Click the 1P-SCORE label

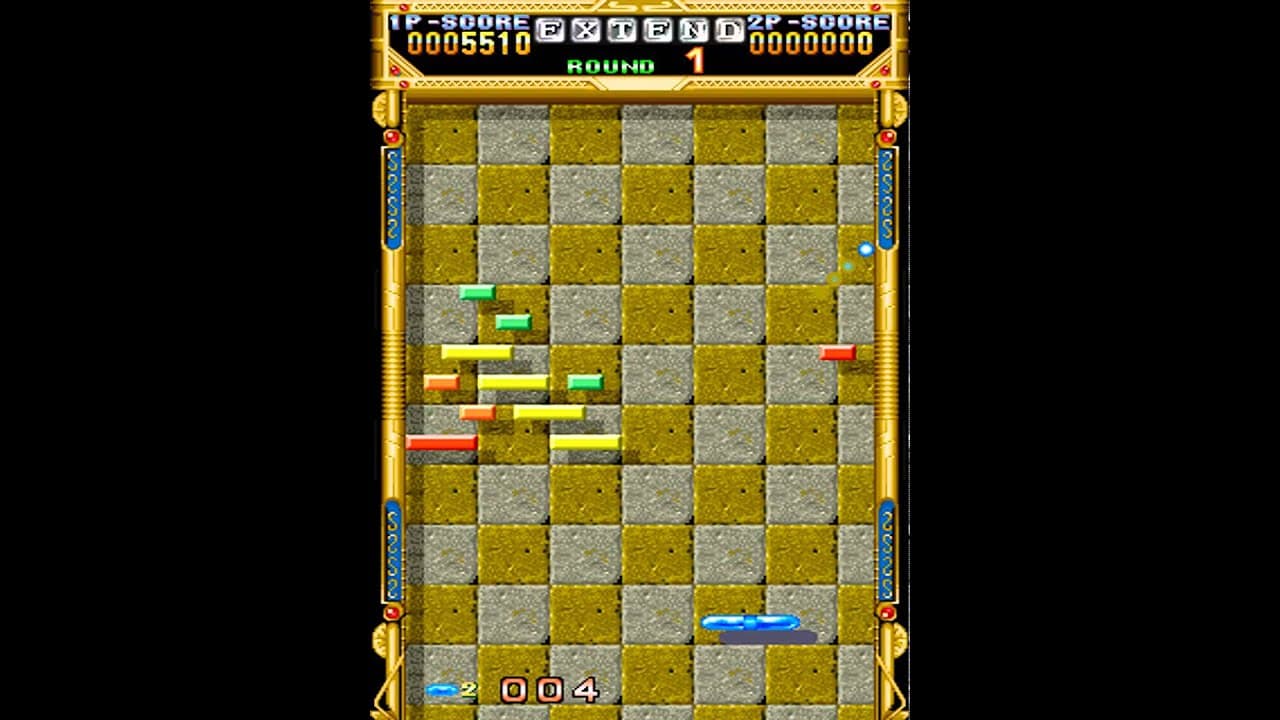click(x=463, y=20)
